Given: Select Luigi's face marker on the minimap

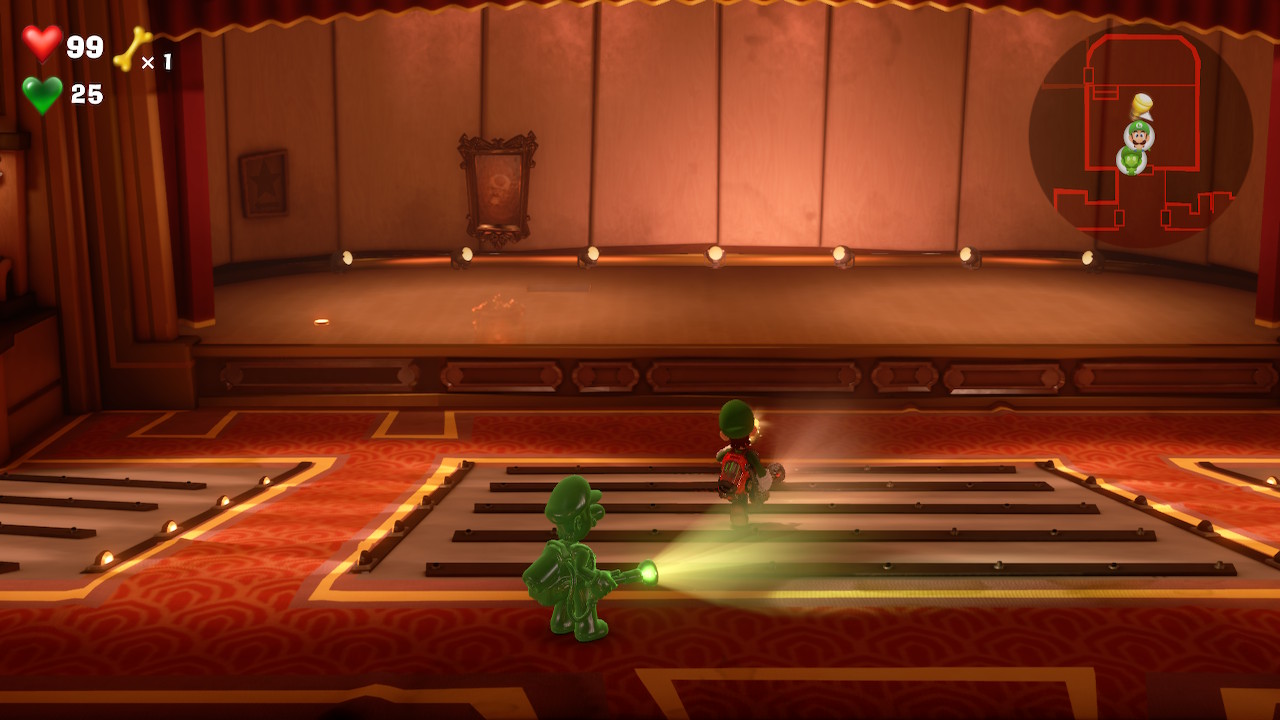Looking at the screenshot, I should click(x=1139, y=134).
